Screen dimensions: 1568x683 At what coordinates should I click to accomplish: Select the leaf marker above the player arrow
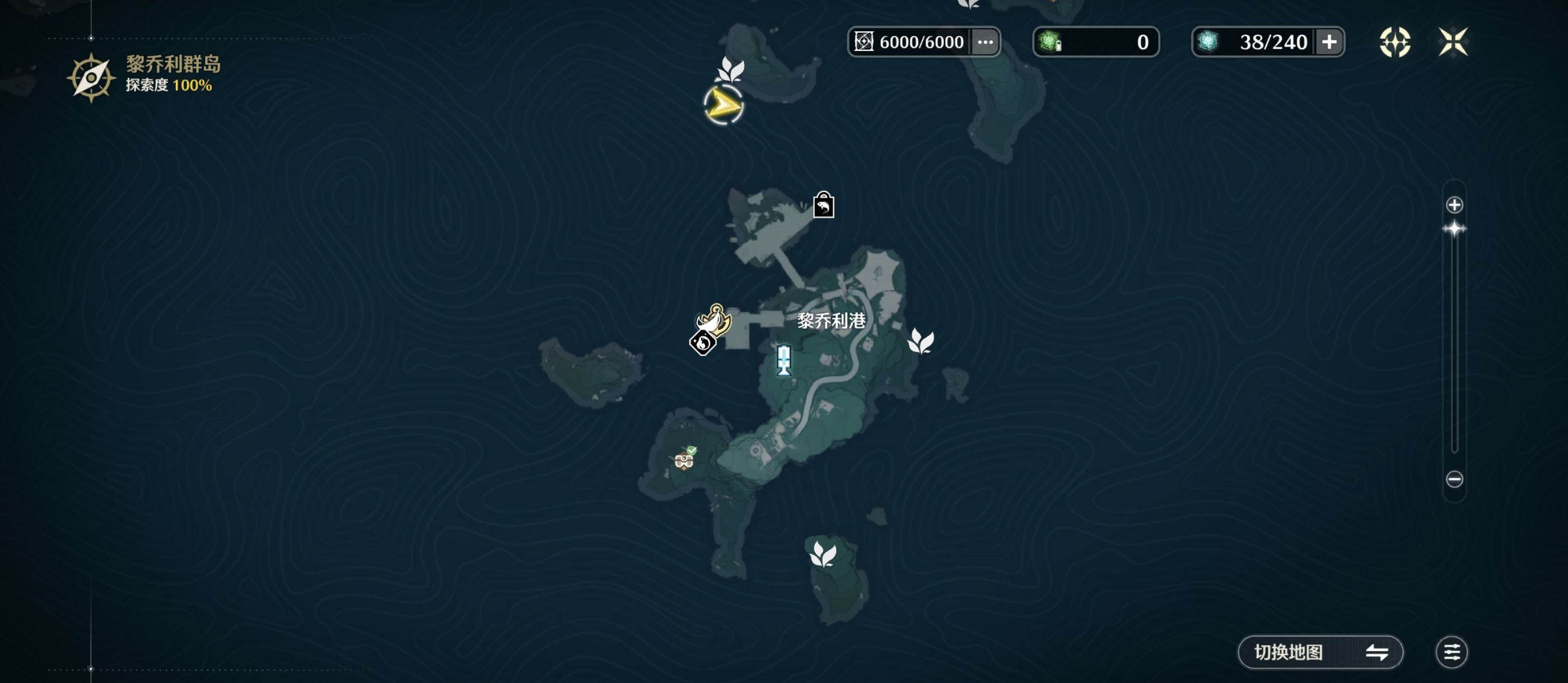(730, 69)
